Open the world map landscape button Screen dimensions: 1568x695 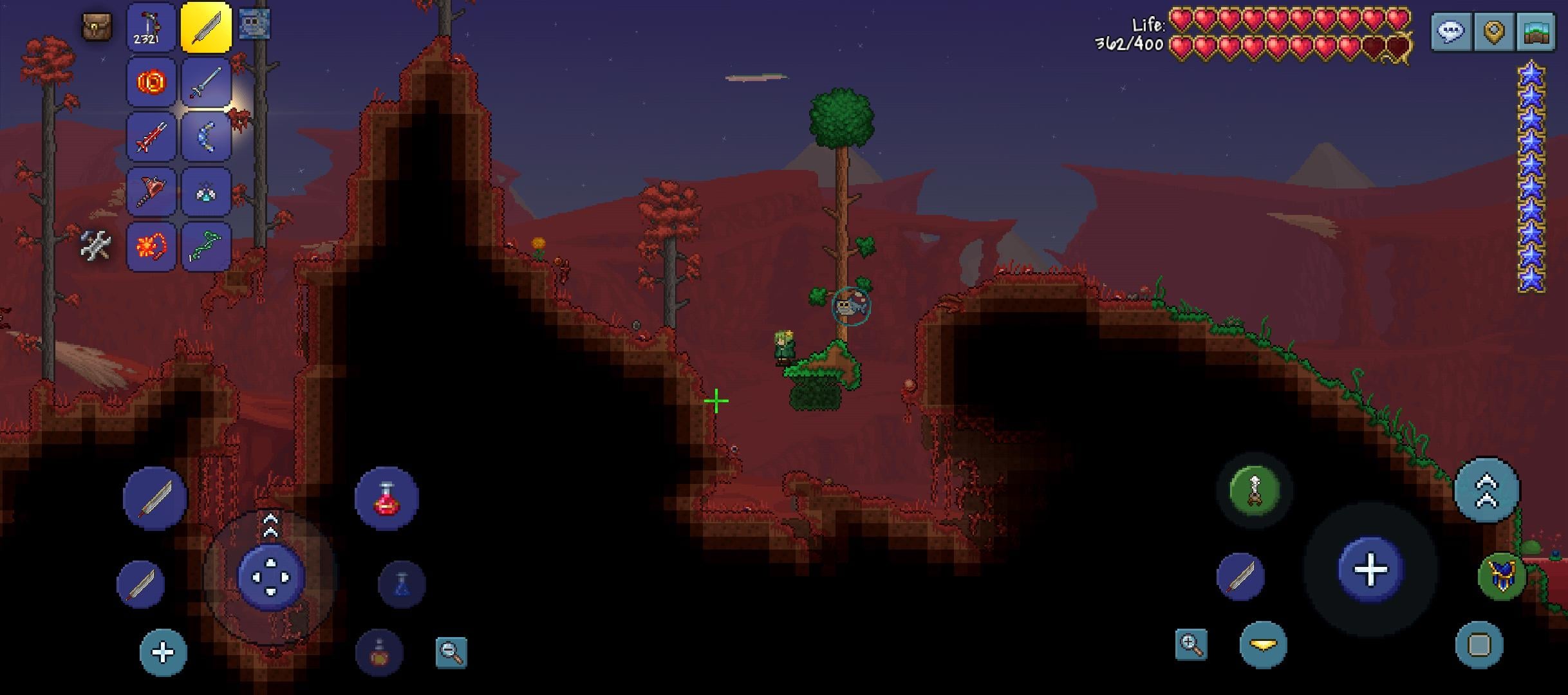[x=1535, y=31]
